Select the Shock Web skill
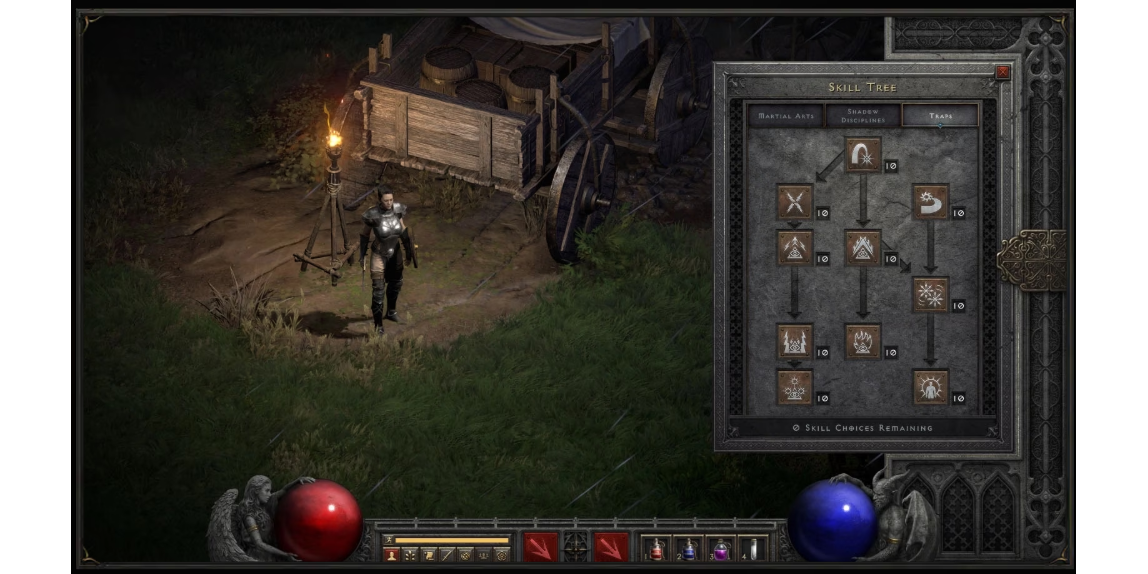The image size is (1148, 574). click(x=795, y=202)
